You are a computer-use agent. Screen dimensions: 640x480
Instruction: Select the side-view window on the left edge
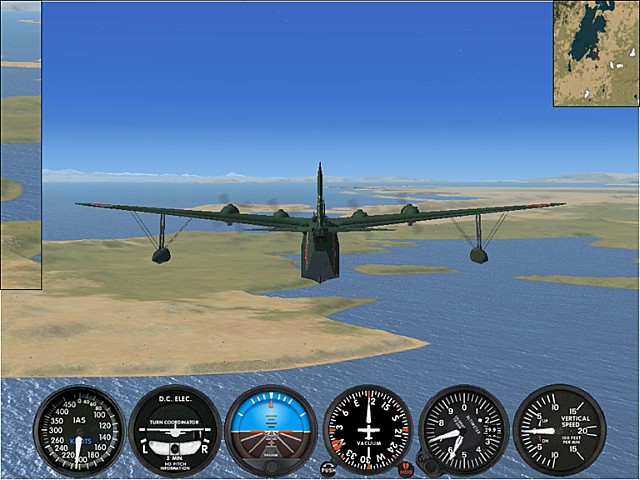coord(20,145)
